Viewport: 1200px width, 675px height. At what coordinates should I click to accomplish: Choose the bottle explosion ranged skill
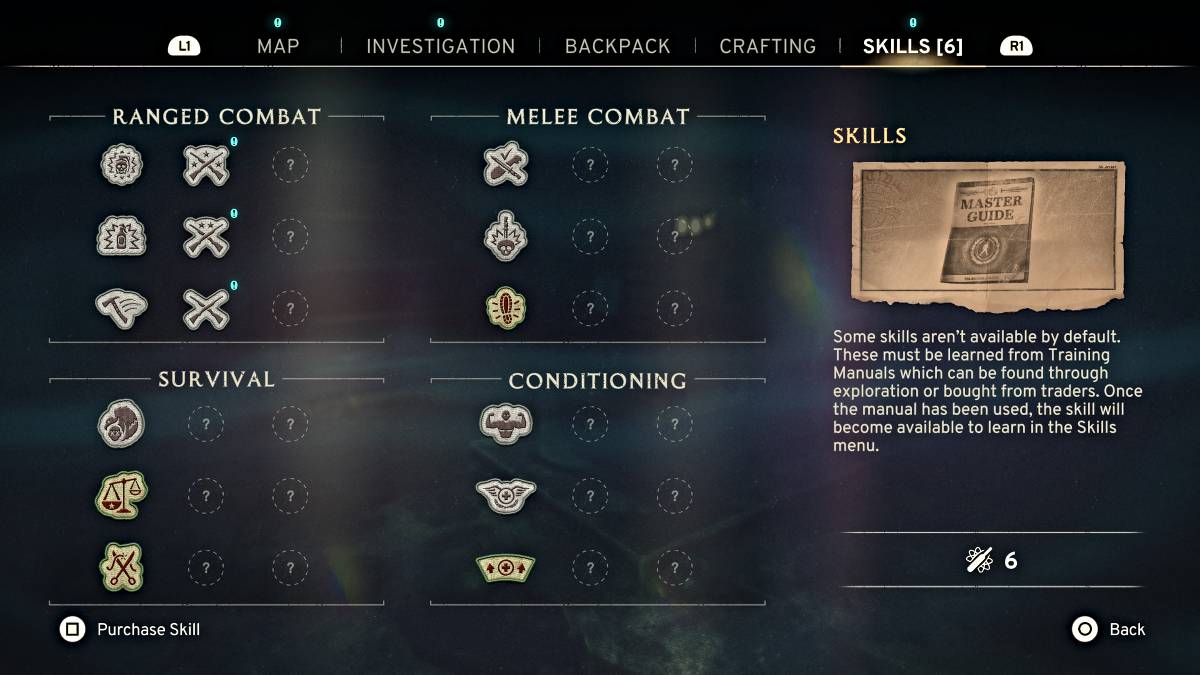click(x=122, y=238)
